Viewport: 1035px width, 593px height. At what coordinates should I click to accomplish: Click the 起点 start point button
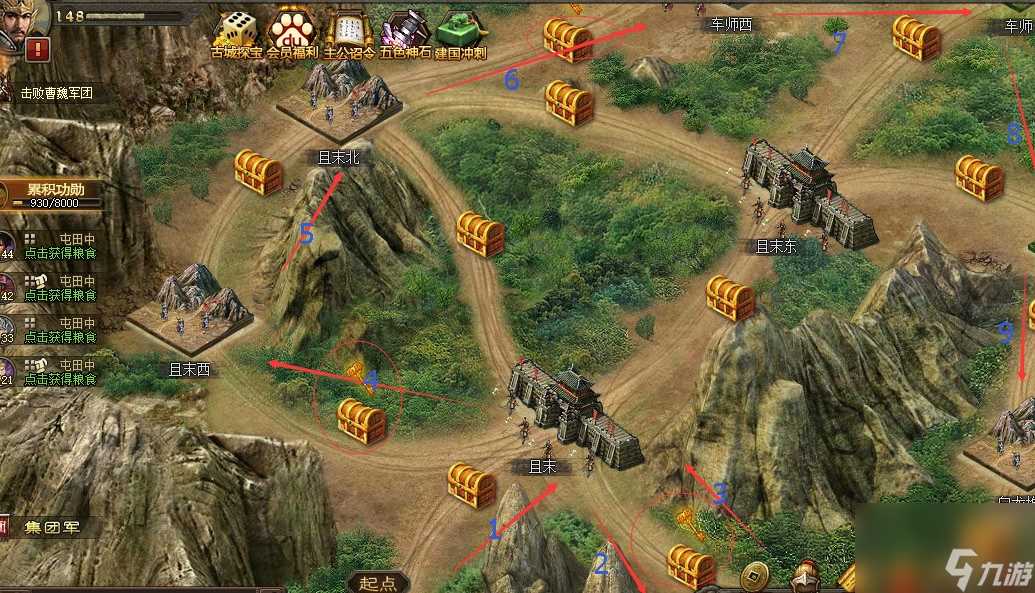(378, 583)
